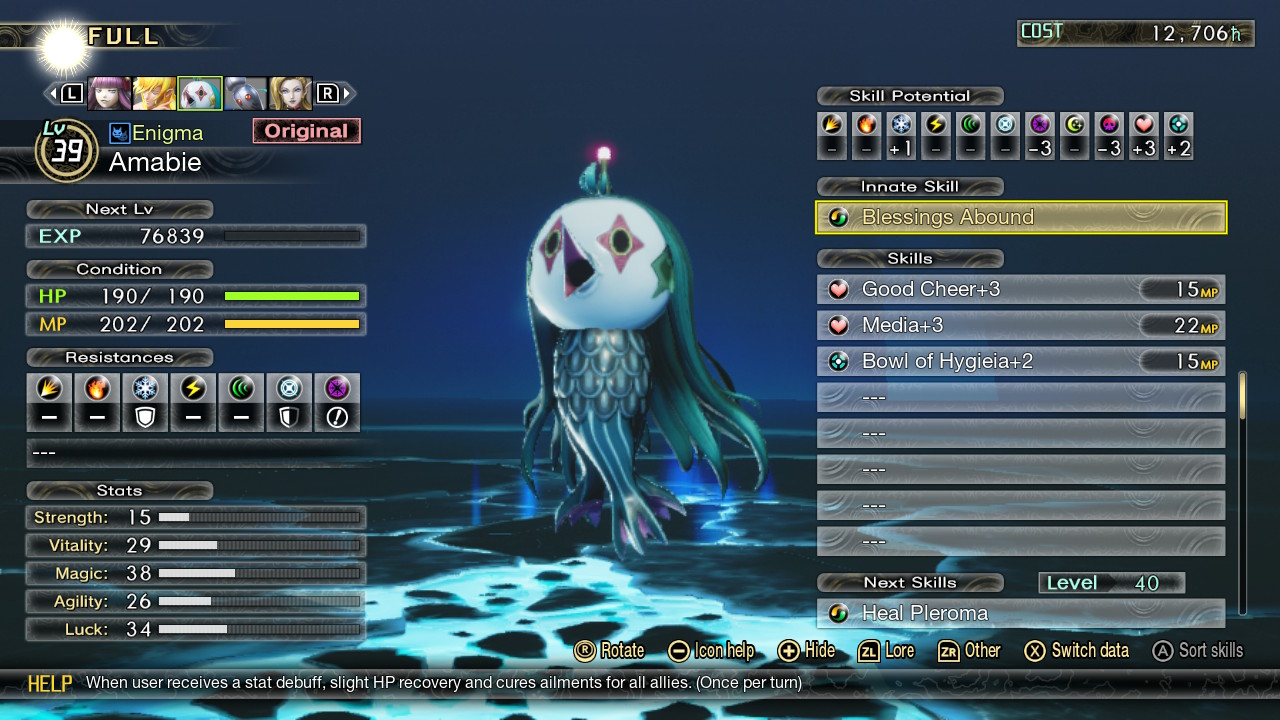The width and height of the screenshot is (1280, 720).
Task: Click the electric bolt icon in Resistances
Action: (193, 388)
